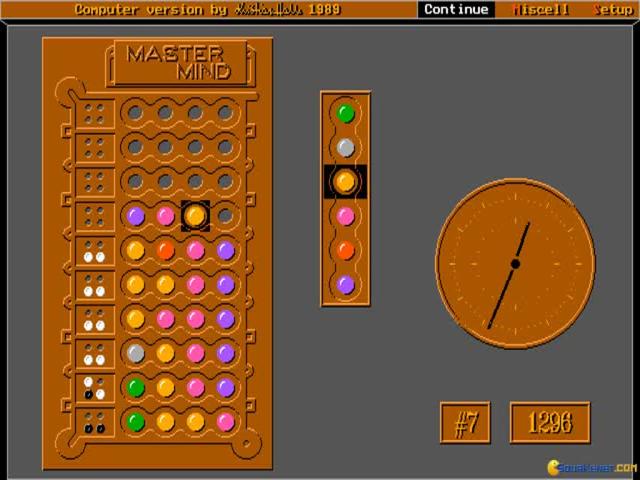Pick the green peg from the palette
This screenshot has height=480, width=640.
[x=346, y=113]
